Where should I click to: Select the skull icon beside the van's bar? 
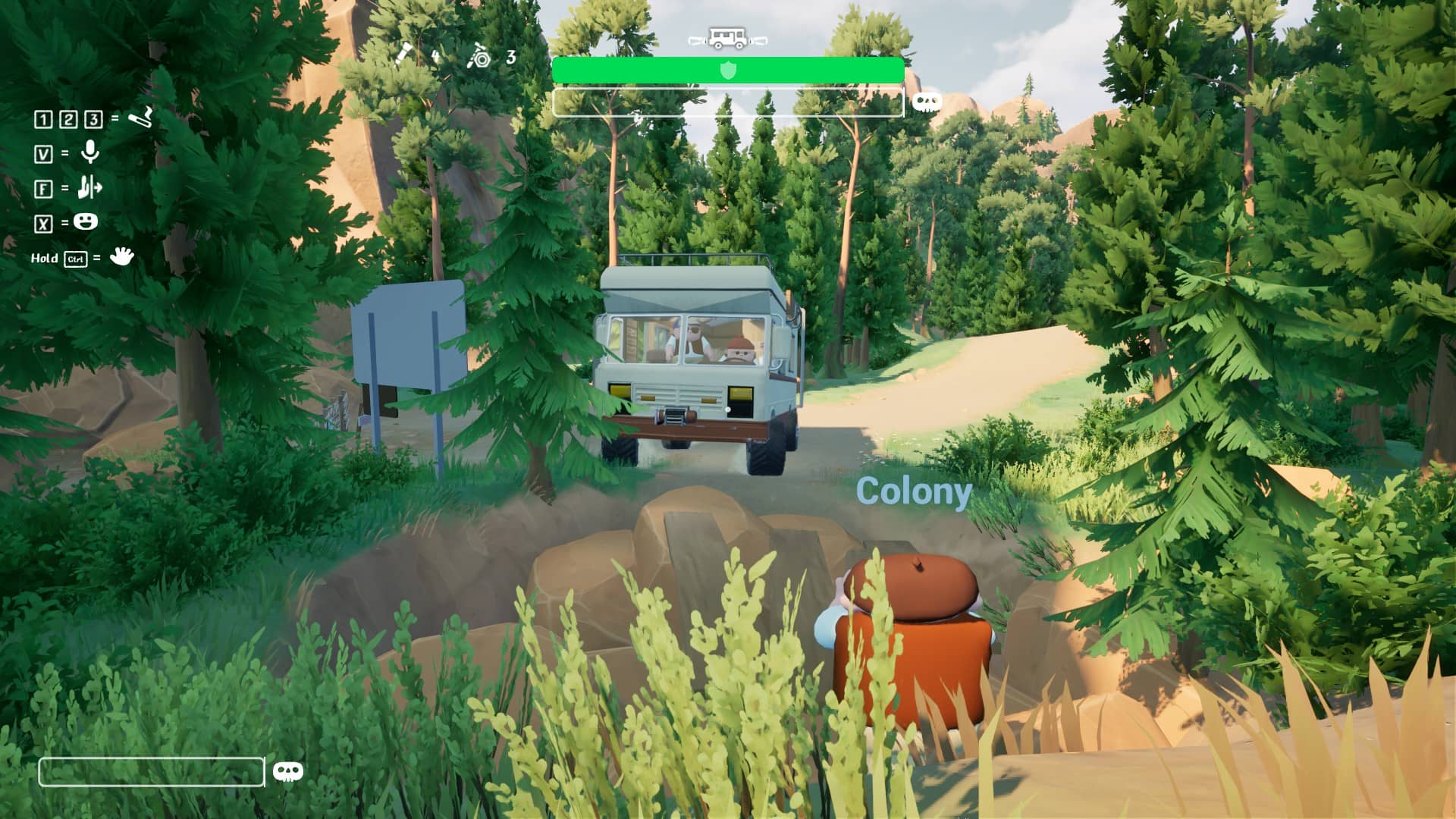pos(926,102)
